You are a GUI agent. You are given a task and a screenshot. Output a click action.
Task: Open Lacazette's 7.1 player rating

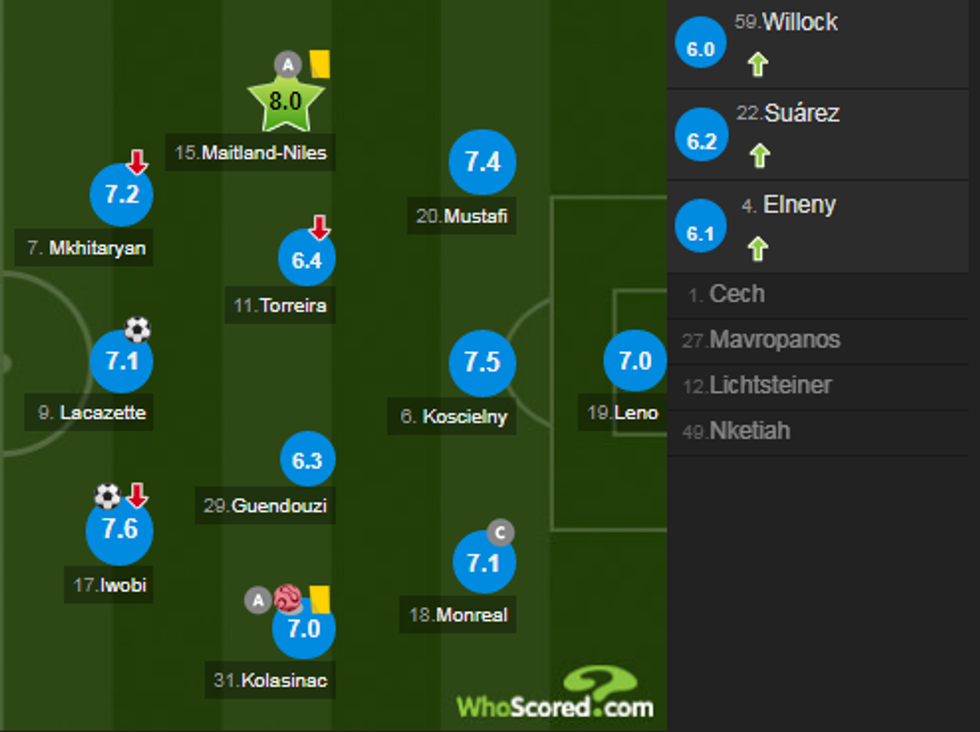tap(121, 361)
